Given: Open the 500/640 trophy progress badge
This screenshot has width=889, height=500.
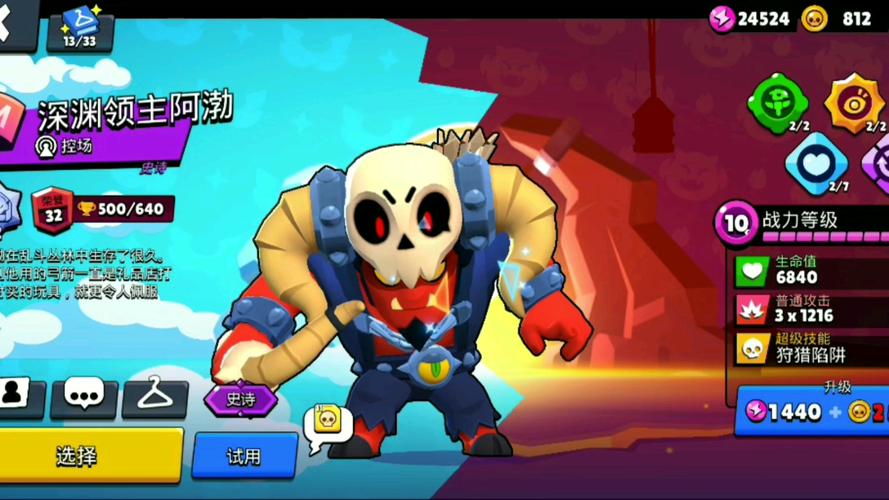Looking at the screenshot, I should click(x=124, y=208).
